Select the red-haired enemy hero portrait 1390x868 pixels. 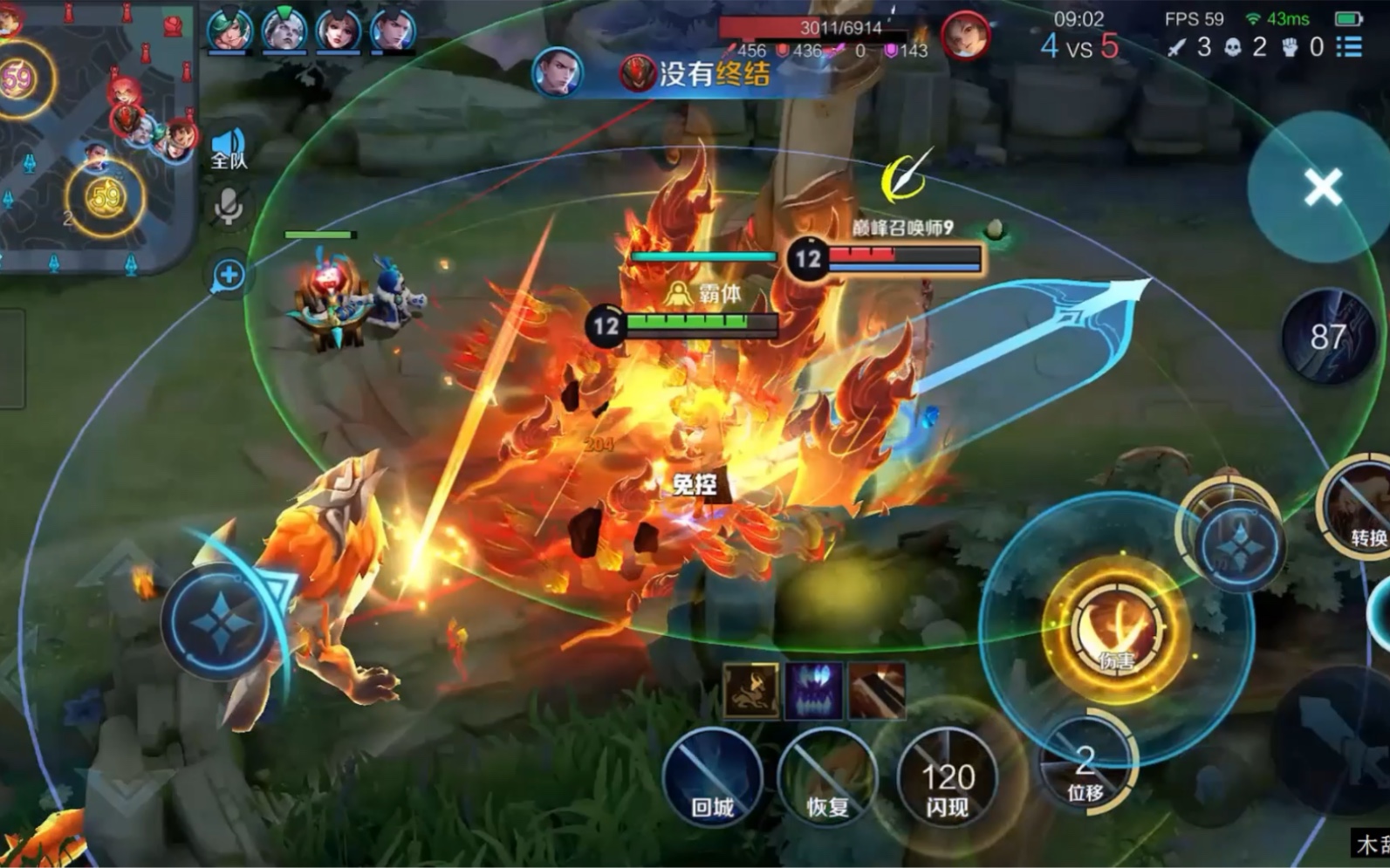point(964,37)
